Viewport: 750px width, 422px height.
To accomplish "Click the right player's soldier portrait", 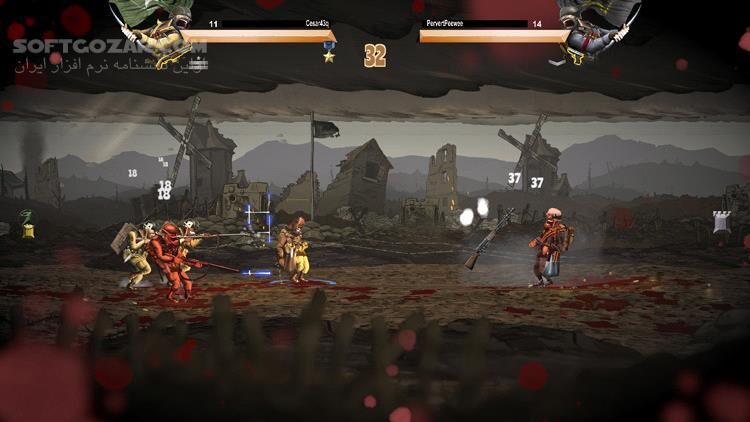I will tap(594, 27).
